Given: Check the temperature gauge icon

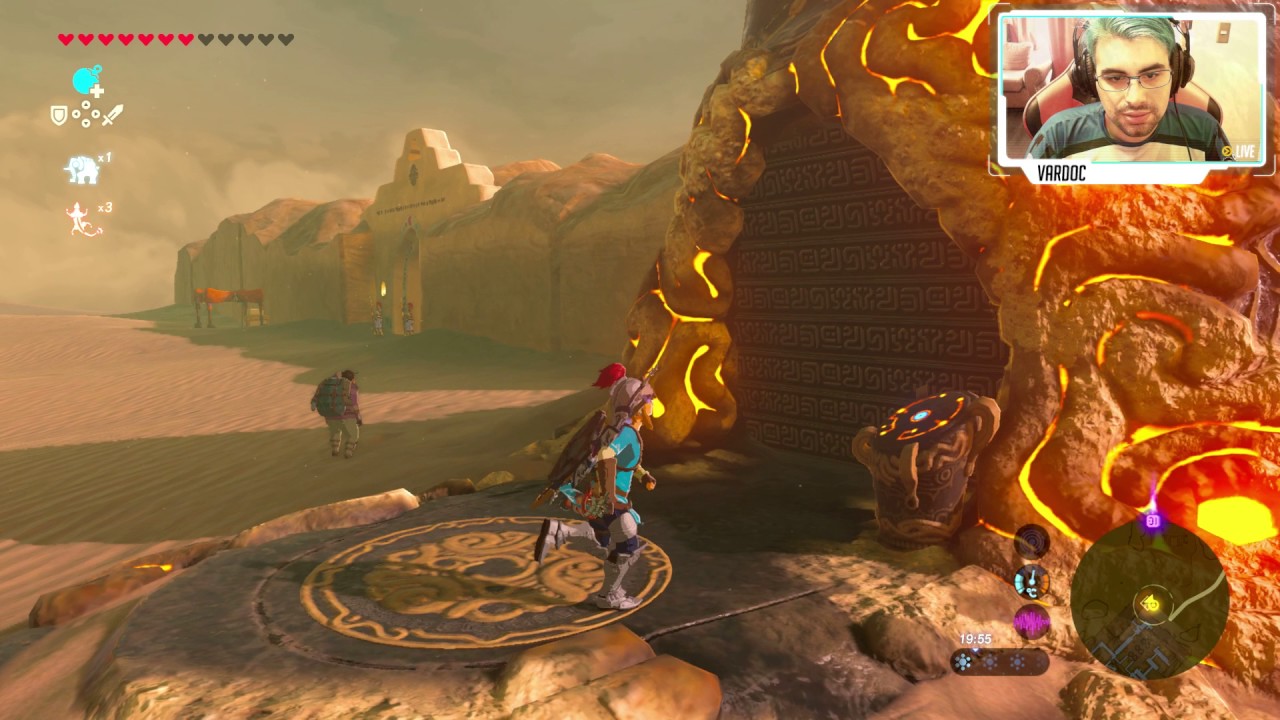Looking at the screenshot, I should click(1031, 581).
